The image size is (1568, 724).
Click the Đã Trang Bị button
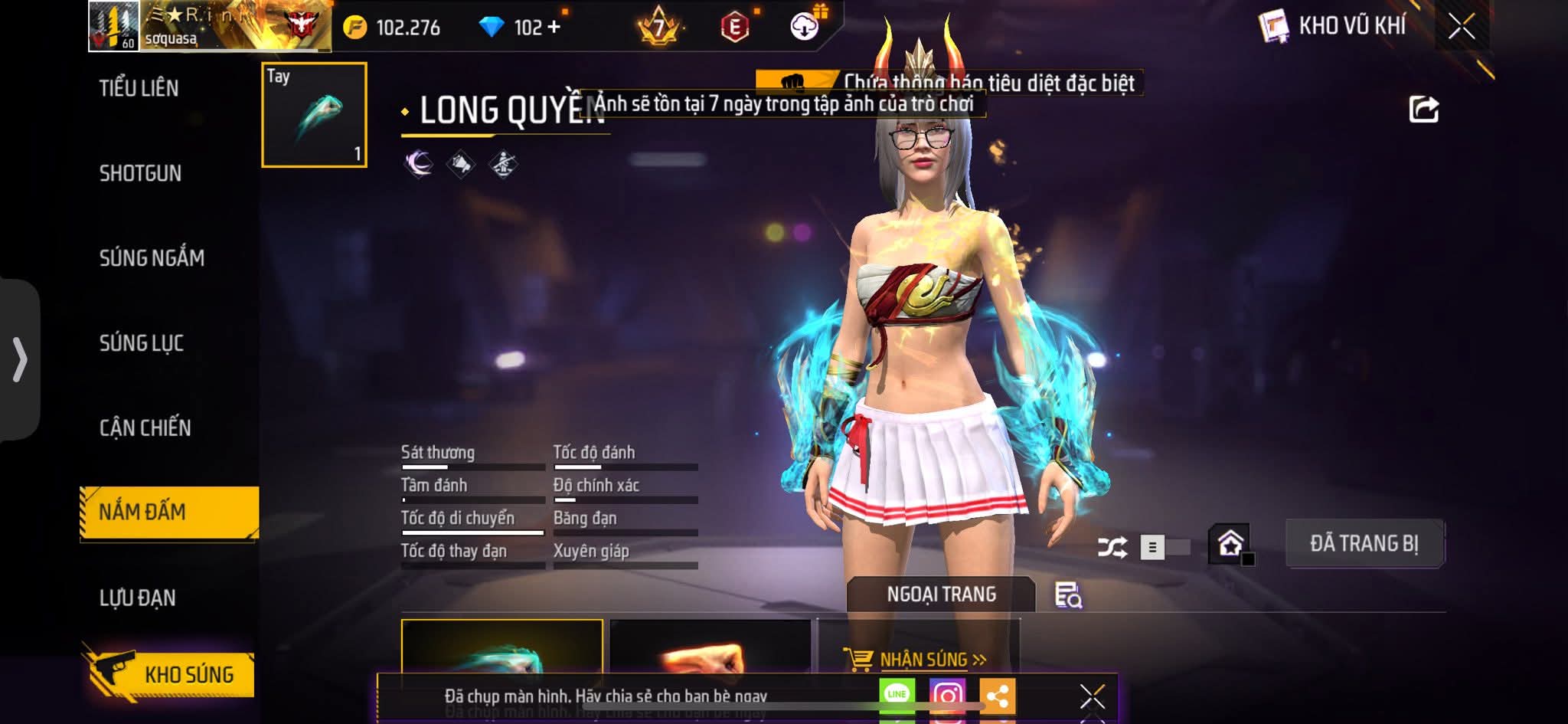(x=1364, y=544)
